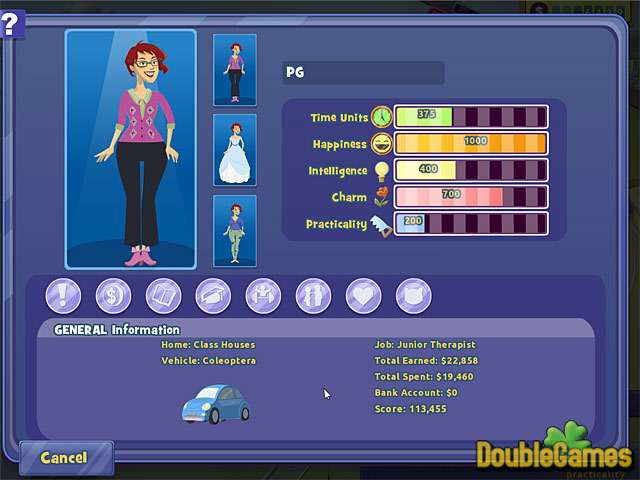Image resolution: width=640 pixels, height=480 pixels.
Task: Show the open book tab
Action: click(163, 295)
